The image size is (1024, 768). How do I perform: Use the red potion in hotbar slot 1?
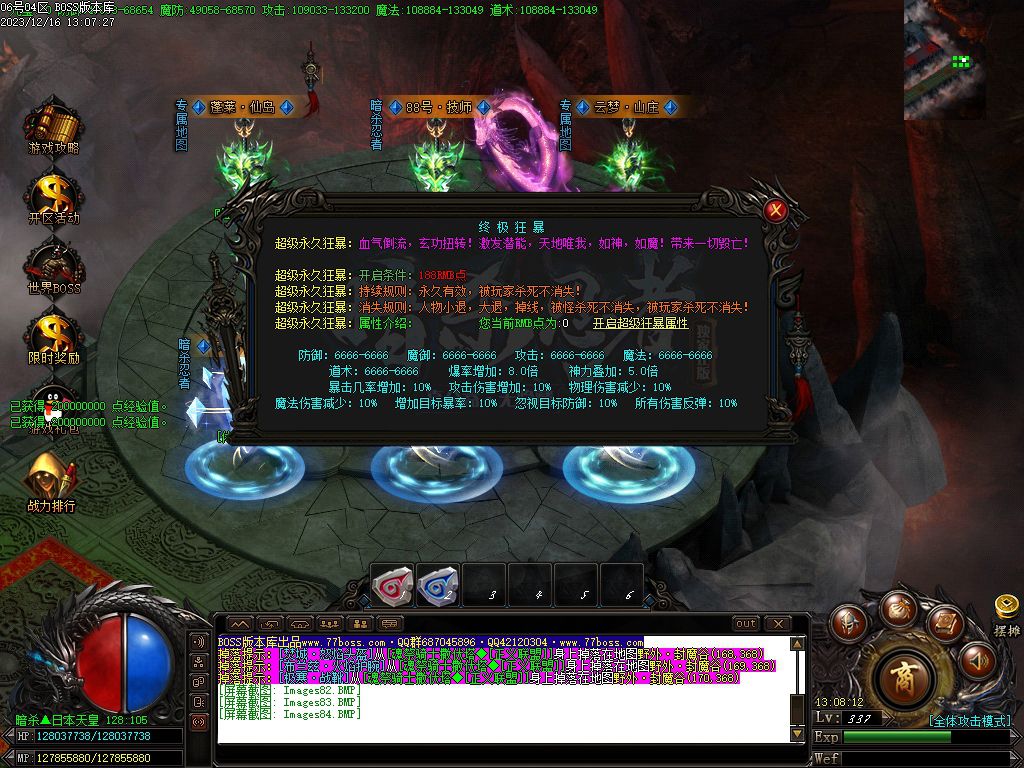pyautogui.click(x=392, y=584)
